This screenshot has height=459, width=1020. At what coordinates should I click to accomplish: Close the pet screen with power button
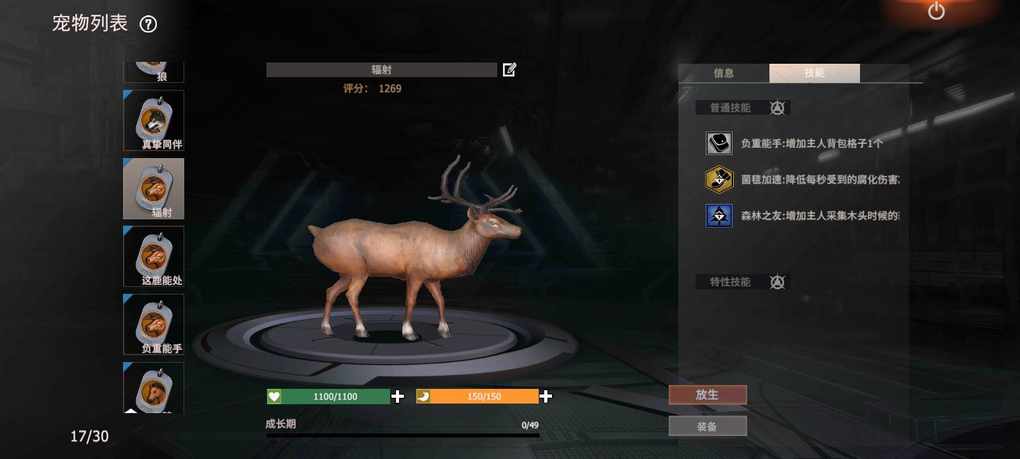pos(936,11)
